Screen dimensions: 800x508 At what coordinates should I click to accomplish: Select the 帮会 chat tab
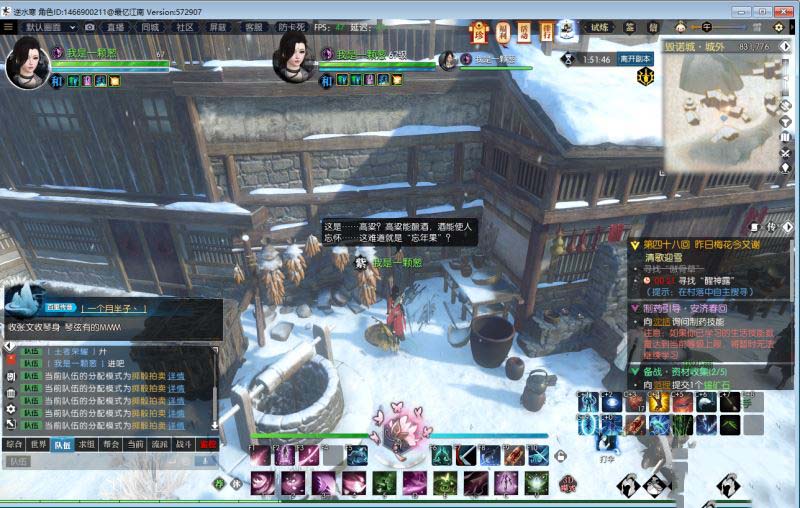click(111, 443)
